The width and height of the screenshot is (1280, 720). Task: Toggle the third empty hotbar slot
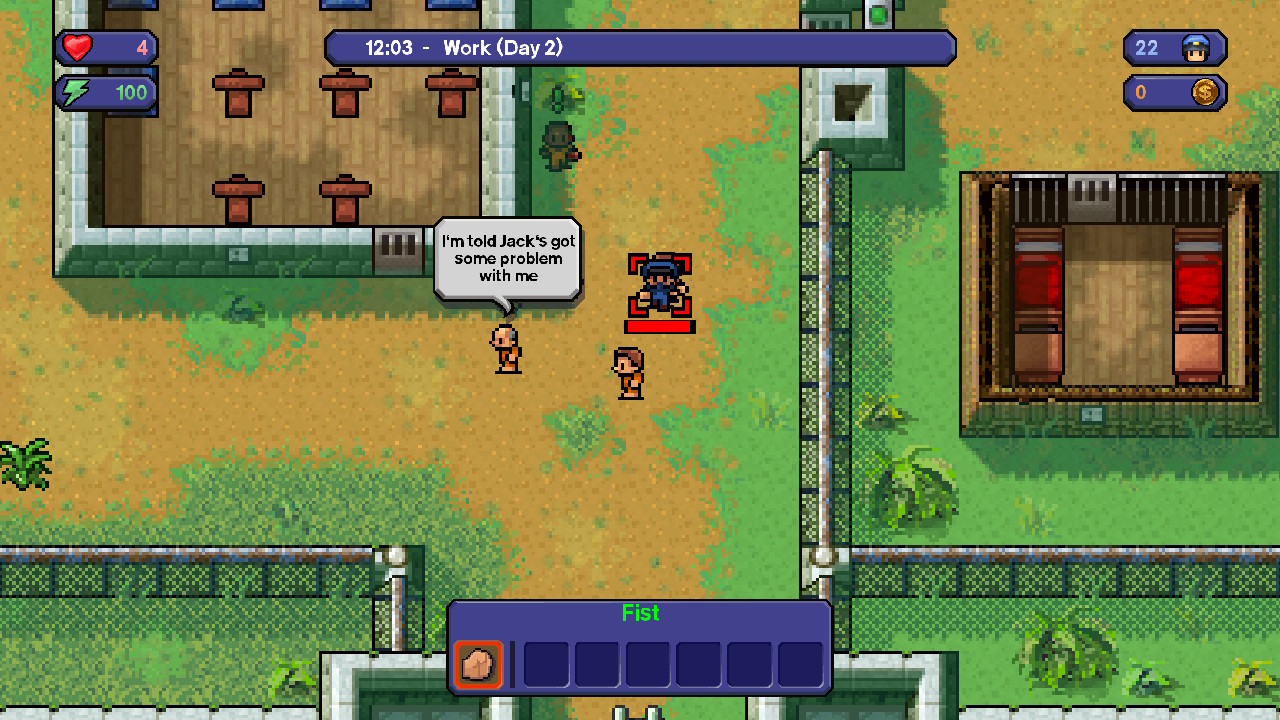[596, 666]
